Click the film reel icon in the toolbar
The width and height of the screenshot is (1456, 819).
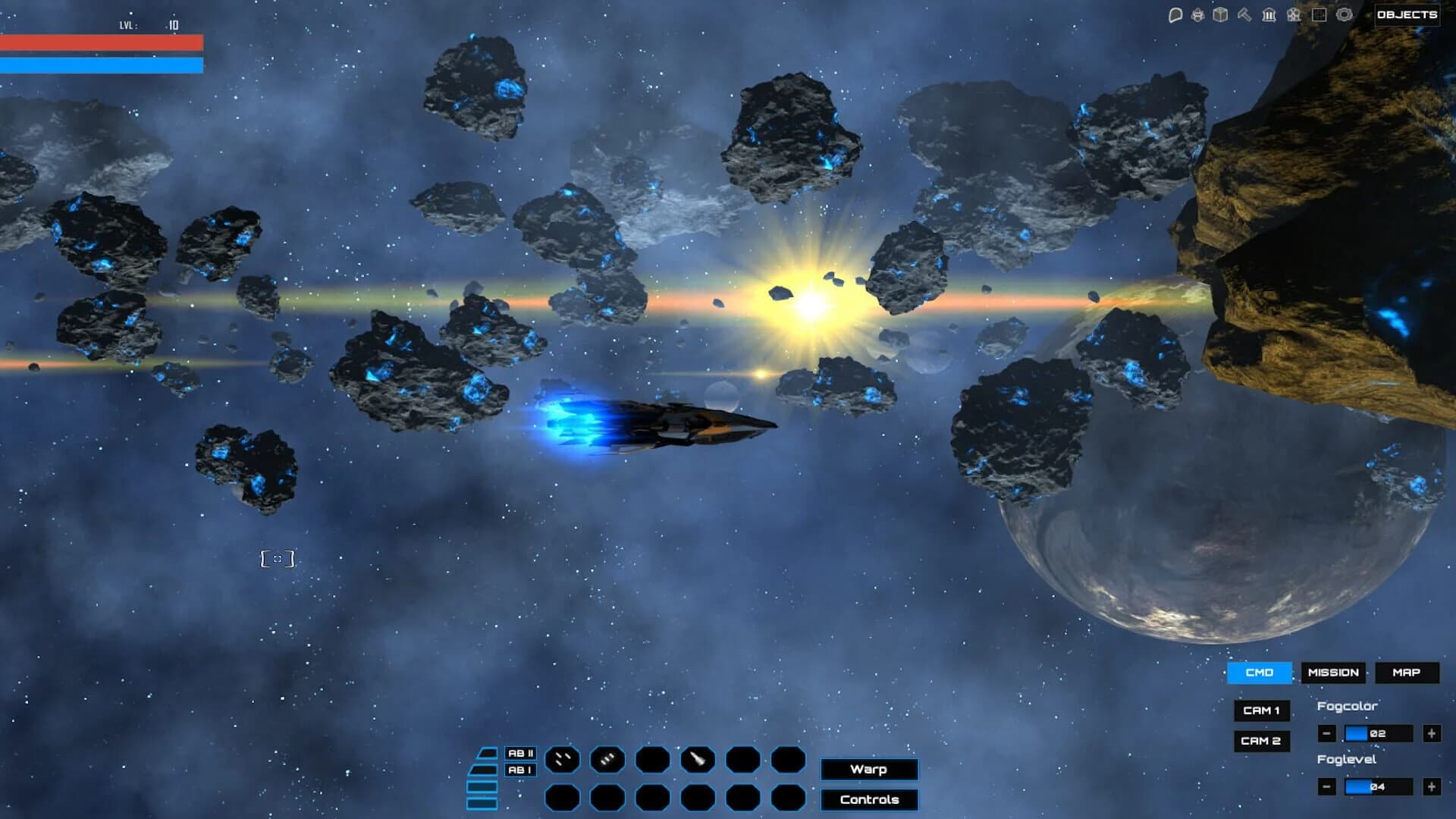coord(1292,14)
